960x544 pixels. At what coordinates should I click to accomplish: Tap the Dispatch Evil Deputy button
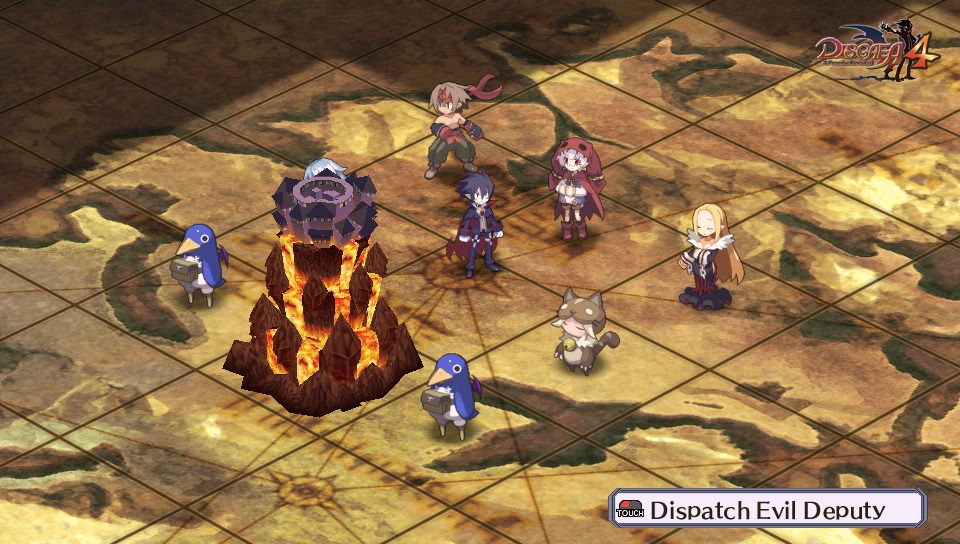click(x=767, y=509)
